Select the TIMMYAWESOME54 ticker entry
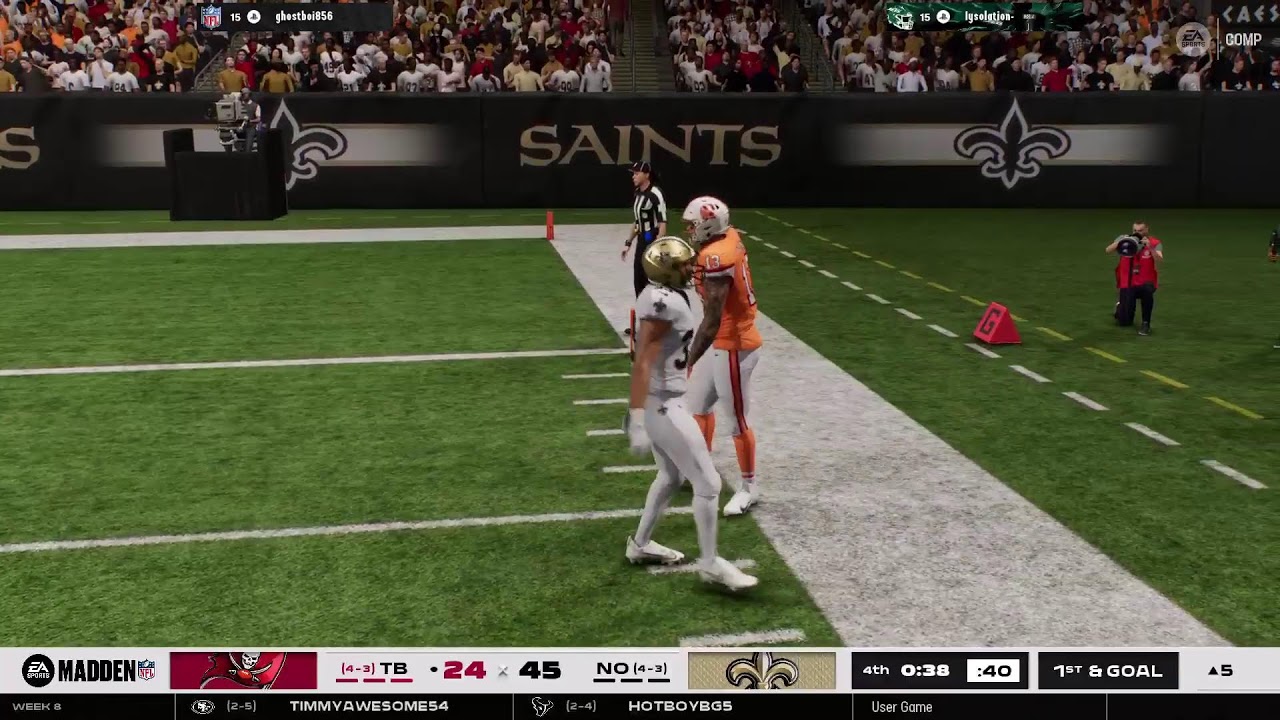The height and width of the screenshot is (720, 1280). click(x=368, y=706)
